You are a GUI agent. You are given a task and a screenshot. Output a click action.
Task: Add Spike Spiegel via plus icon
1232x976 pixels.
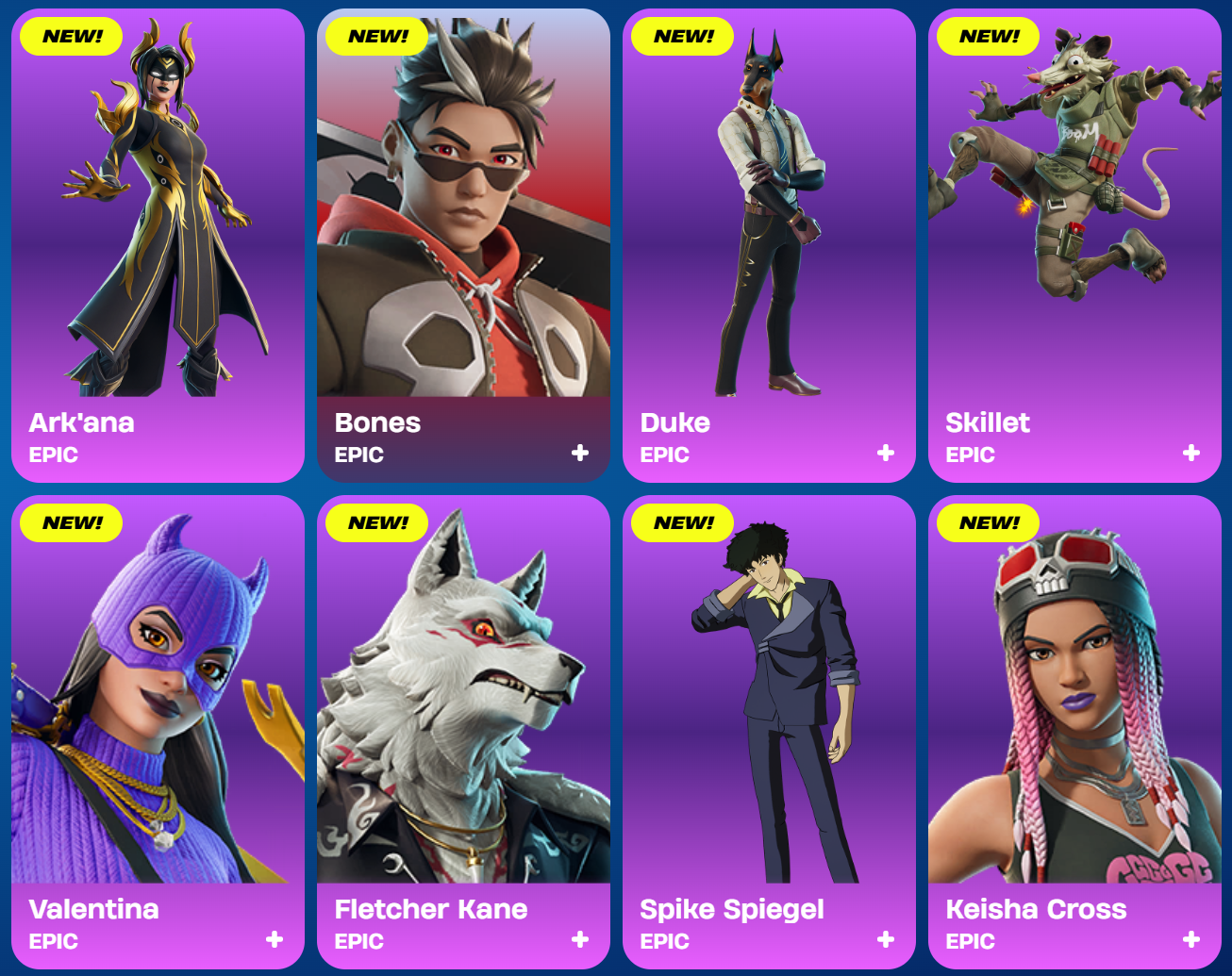pos(886,940)
